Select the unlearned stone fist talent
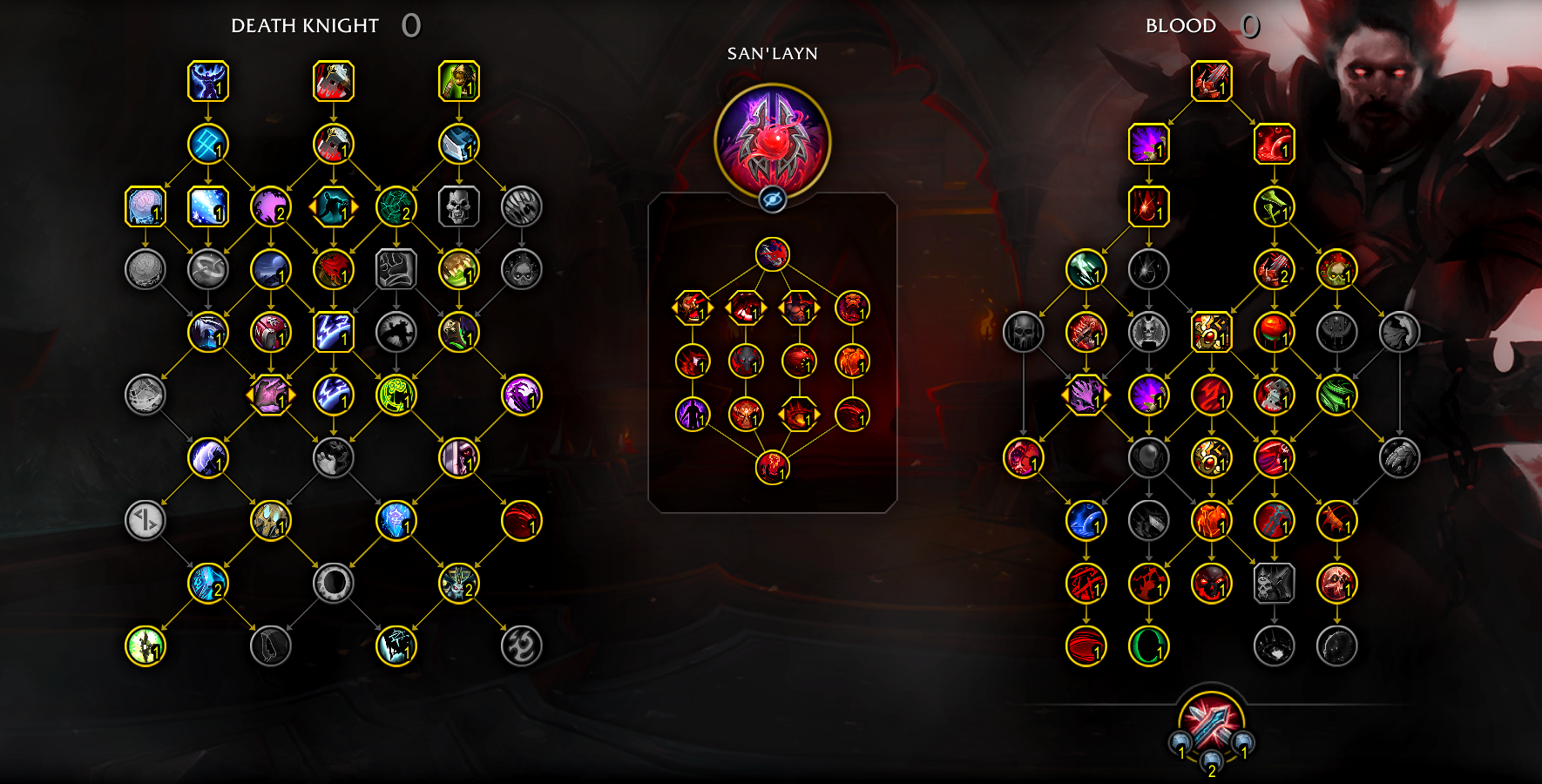The width and height of the screenshot is (1542, 784). [396, 269]
